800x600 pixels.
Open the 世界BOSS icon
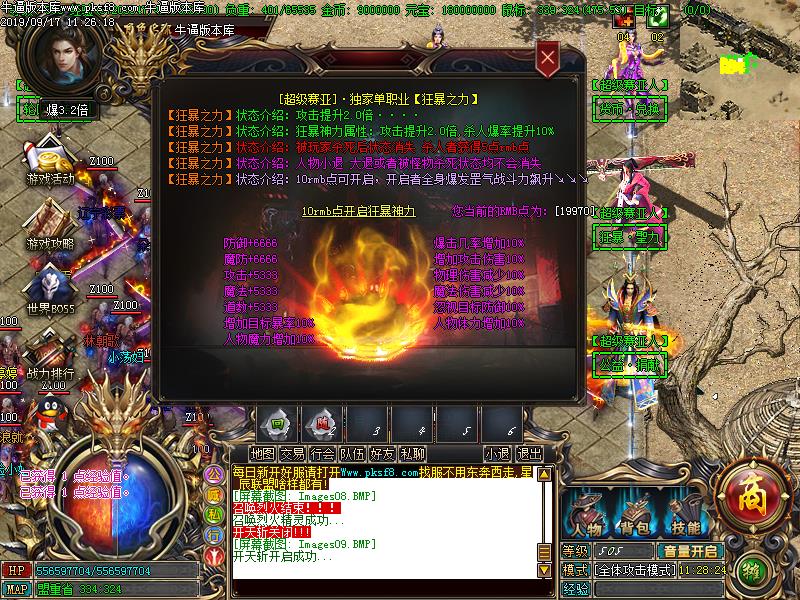[x=51, y=293]
